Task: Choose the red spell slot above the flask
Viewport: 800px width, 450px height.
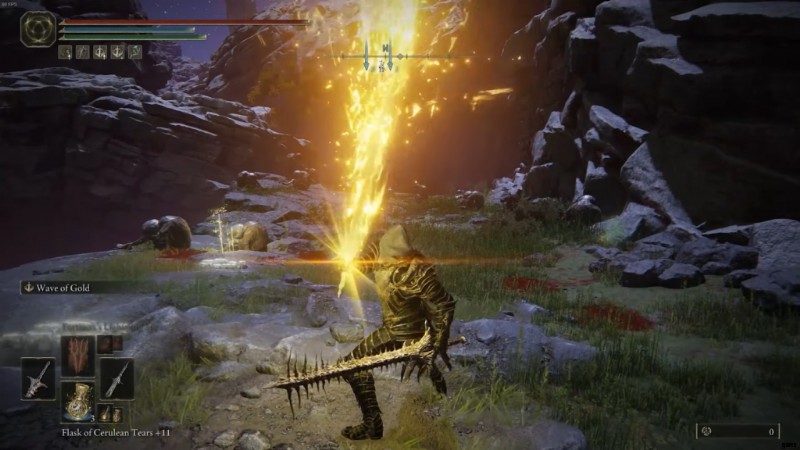Action: point(77,355)
